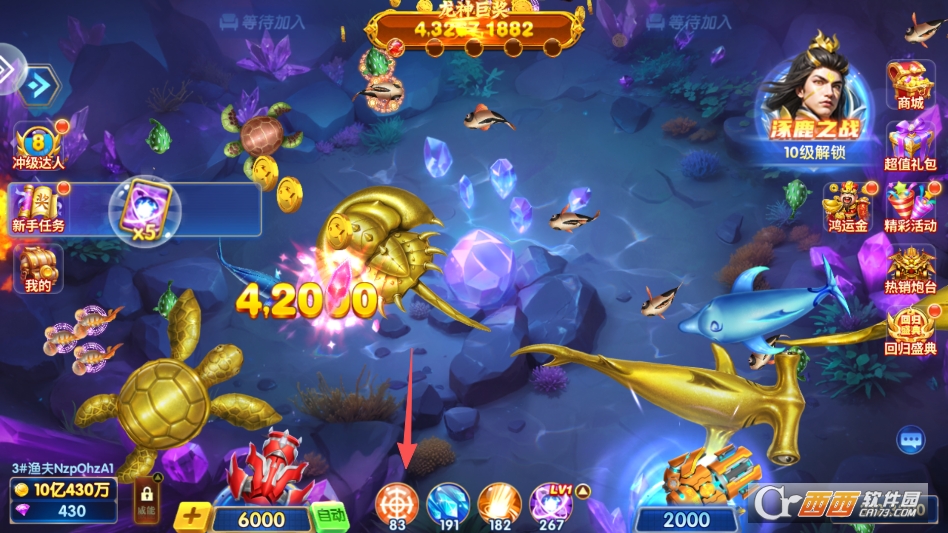Activate the orange target lock skill
The width and height of the screenshot is (948, 533).
(x=397, y=503)
